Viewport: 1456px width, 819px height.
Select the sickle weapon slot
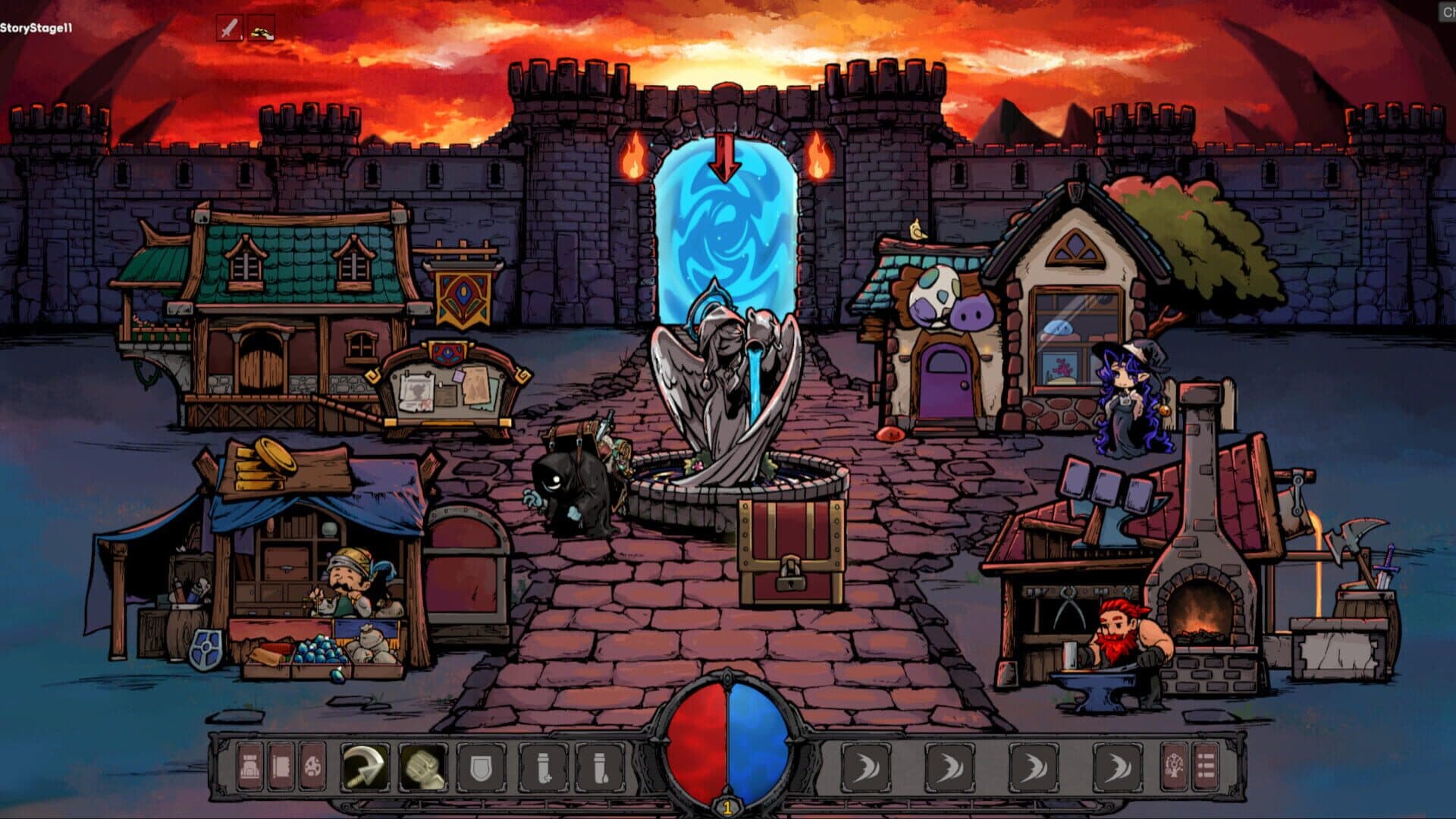[362, 767]
